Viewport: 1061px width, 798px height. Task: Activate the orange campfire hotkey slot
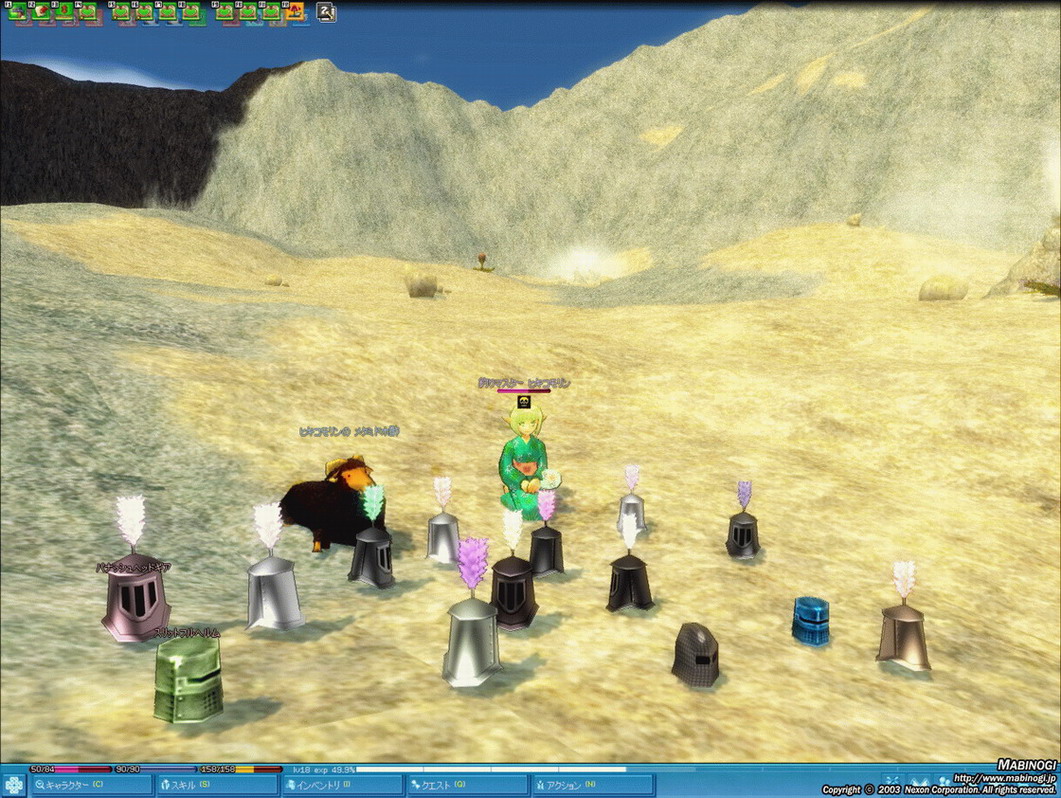[x=295, y=12]
